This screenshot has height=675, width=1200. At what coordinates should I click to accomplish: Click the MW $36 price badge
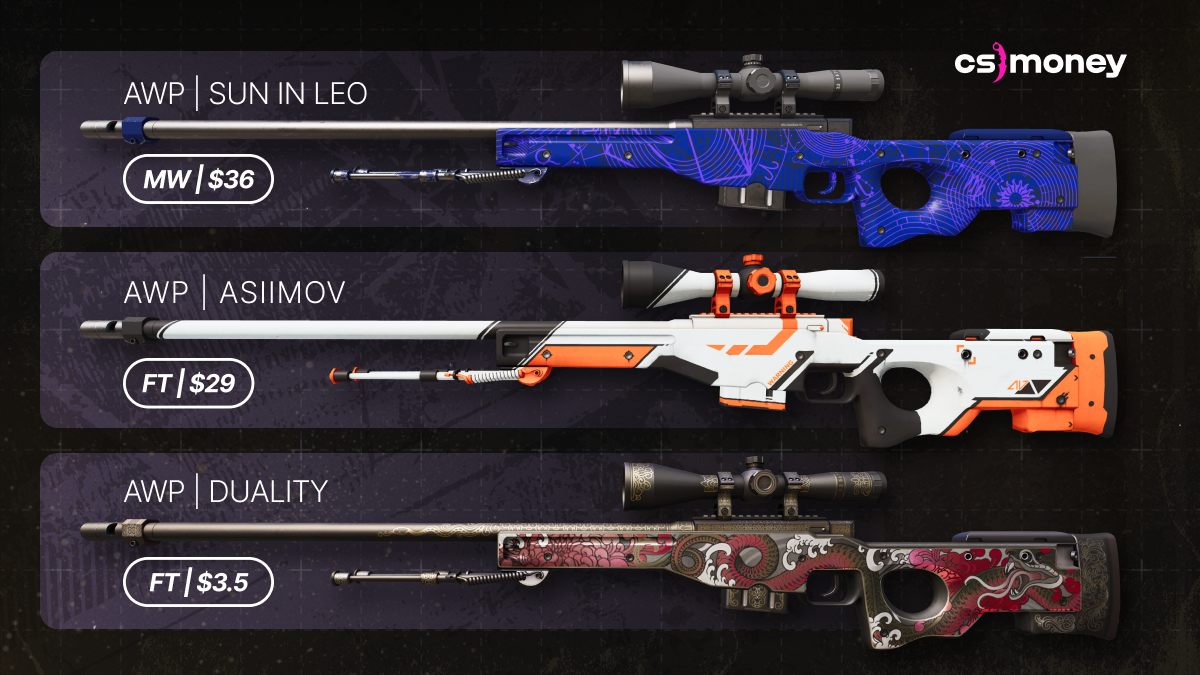point(198,181)
